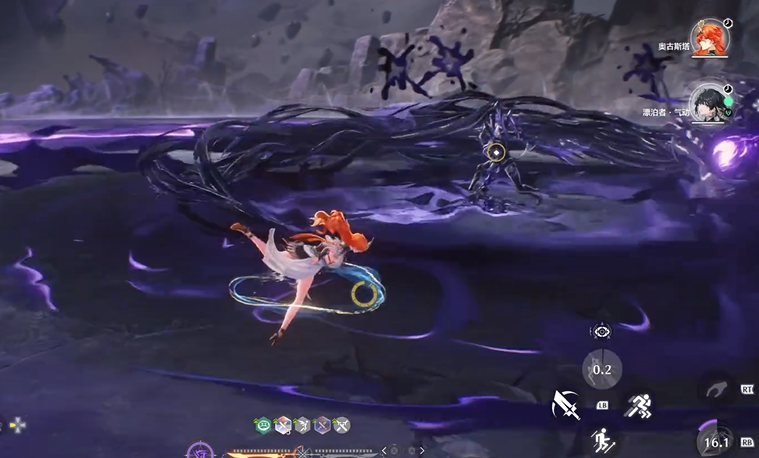759x458 pixels.
Task: Select the green face buff icon
Action: click(x=263, y=425)
